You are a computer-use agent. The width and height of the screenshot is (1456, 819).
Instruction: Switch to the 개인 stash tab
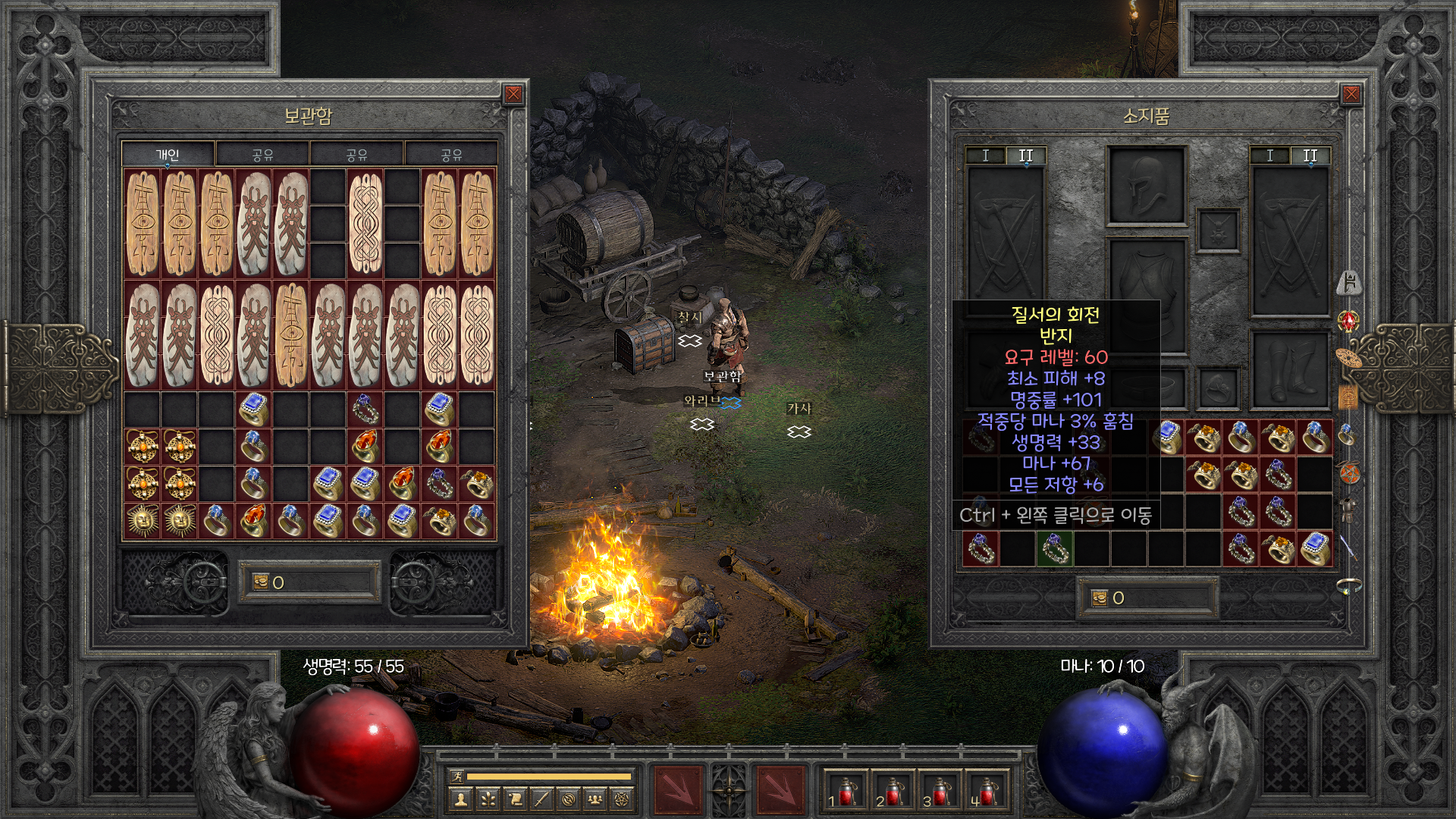coord(168,155)
